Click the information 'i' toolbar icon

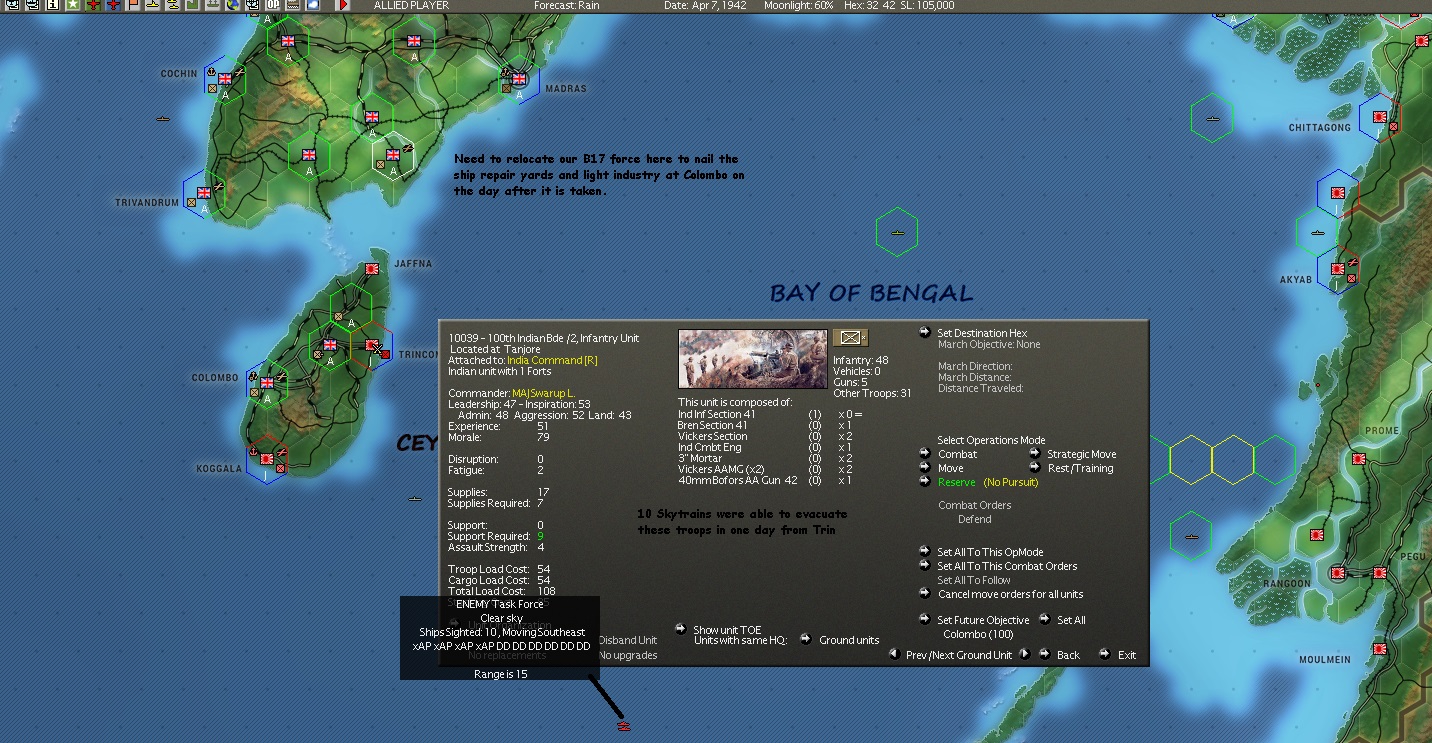tap(53, 7)
